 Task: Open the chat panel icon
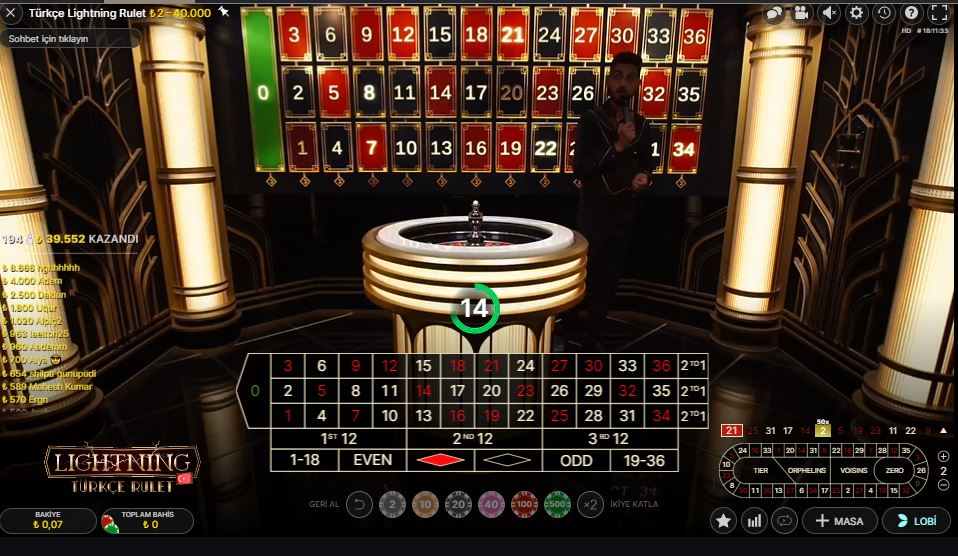point(774,13)
